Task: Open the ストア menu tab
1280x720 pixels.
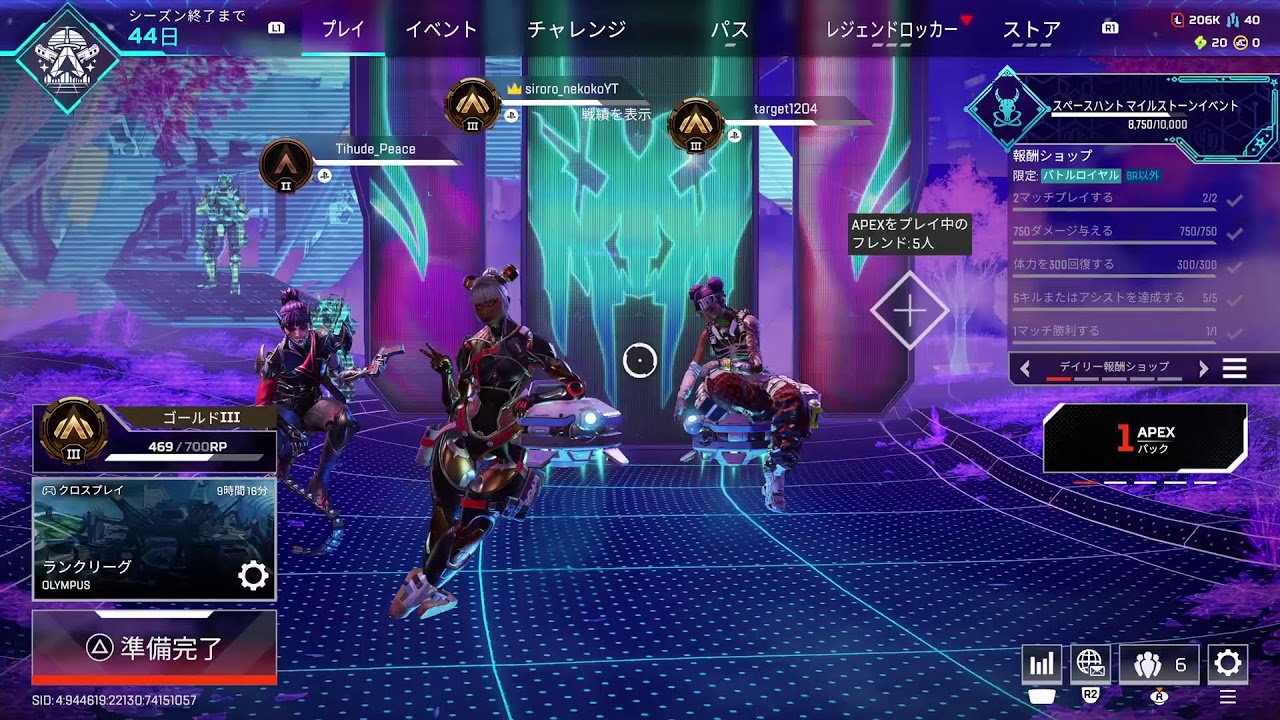Action: (x=1032, y=30)
